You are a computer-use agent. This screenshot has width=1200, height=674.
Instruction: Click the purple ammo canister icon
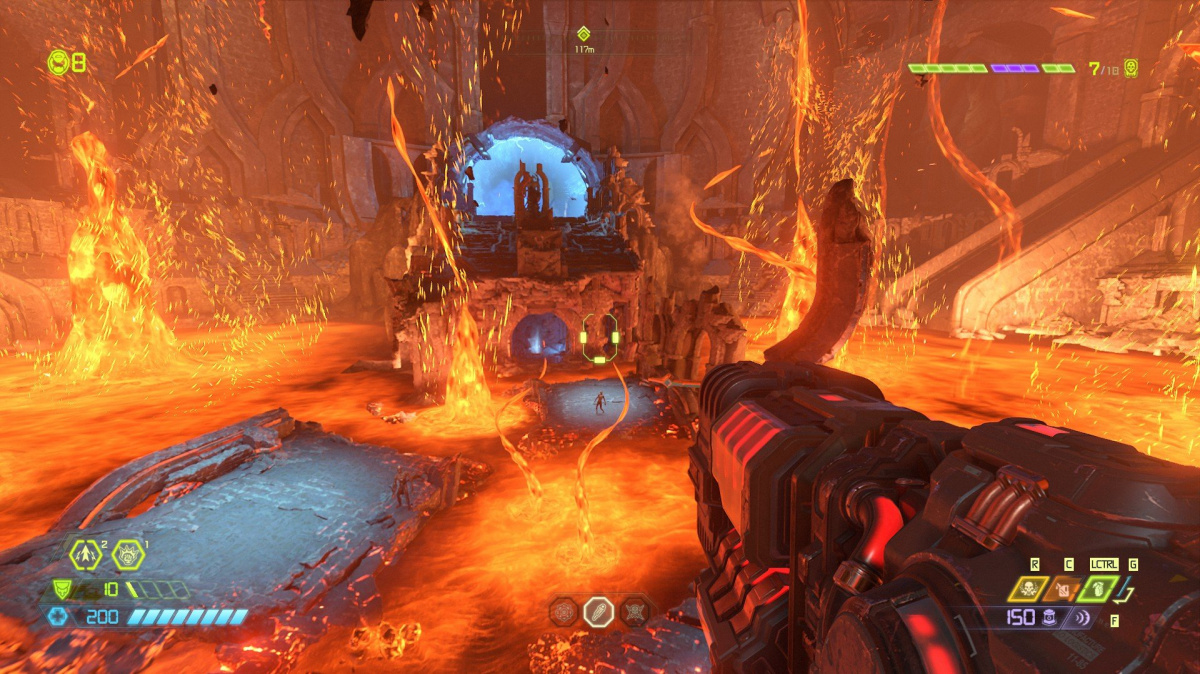[1050, 617]
